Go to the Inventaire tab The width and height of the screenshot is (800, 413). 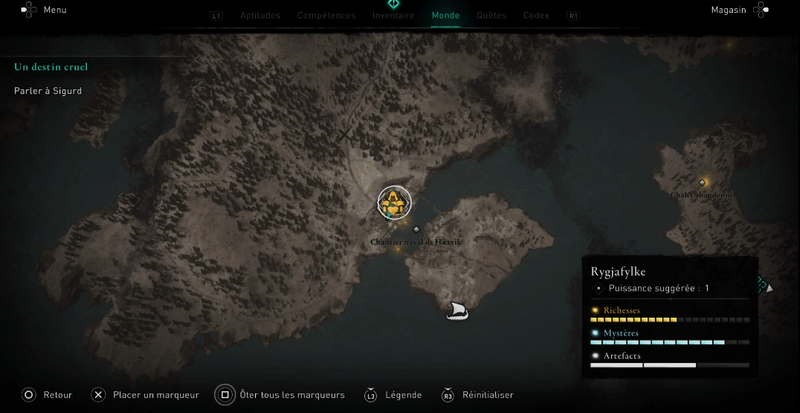tap(393, 16)
